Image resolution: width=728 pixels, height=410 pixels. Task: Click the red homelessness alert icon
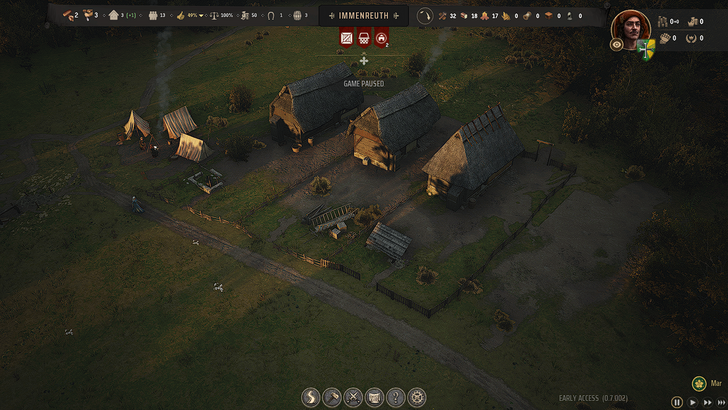click(x=381, y=39)
